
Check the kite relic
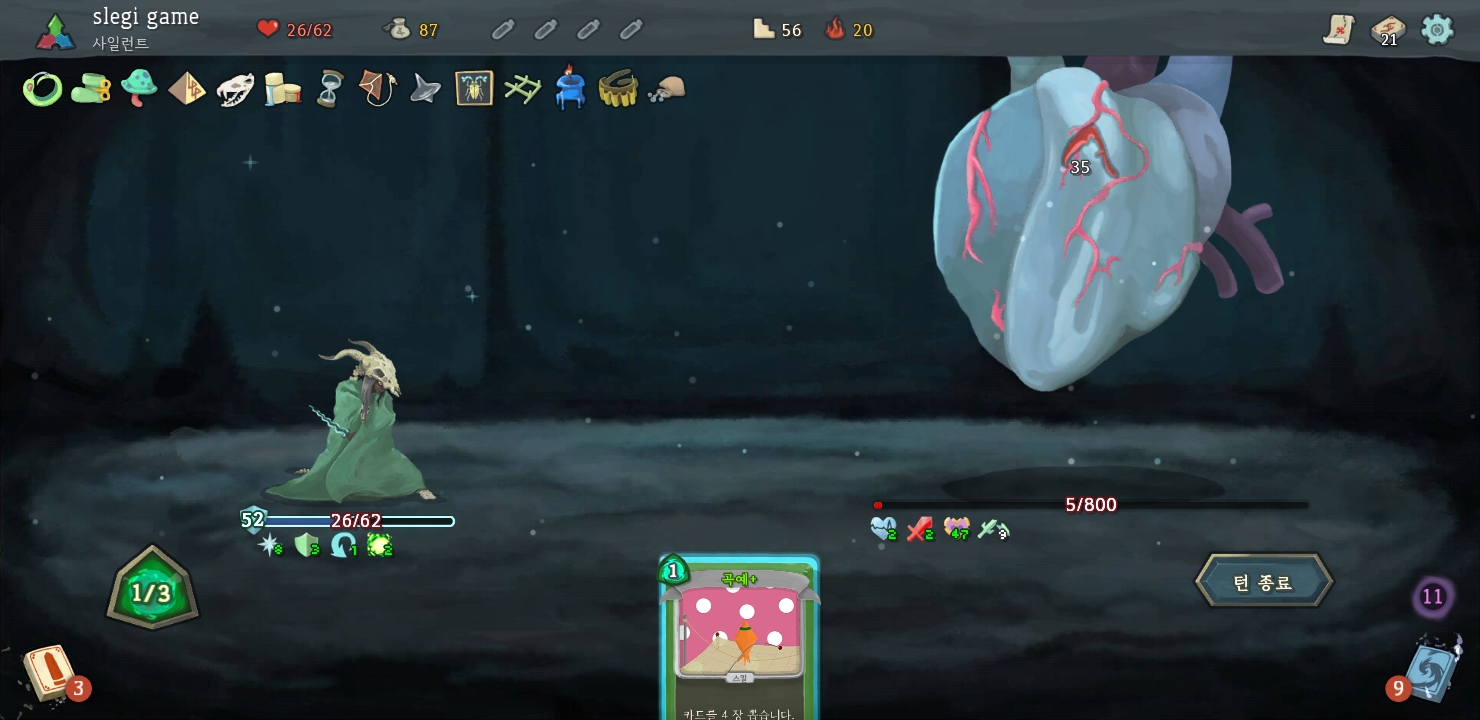(378, 88)
